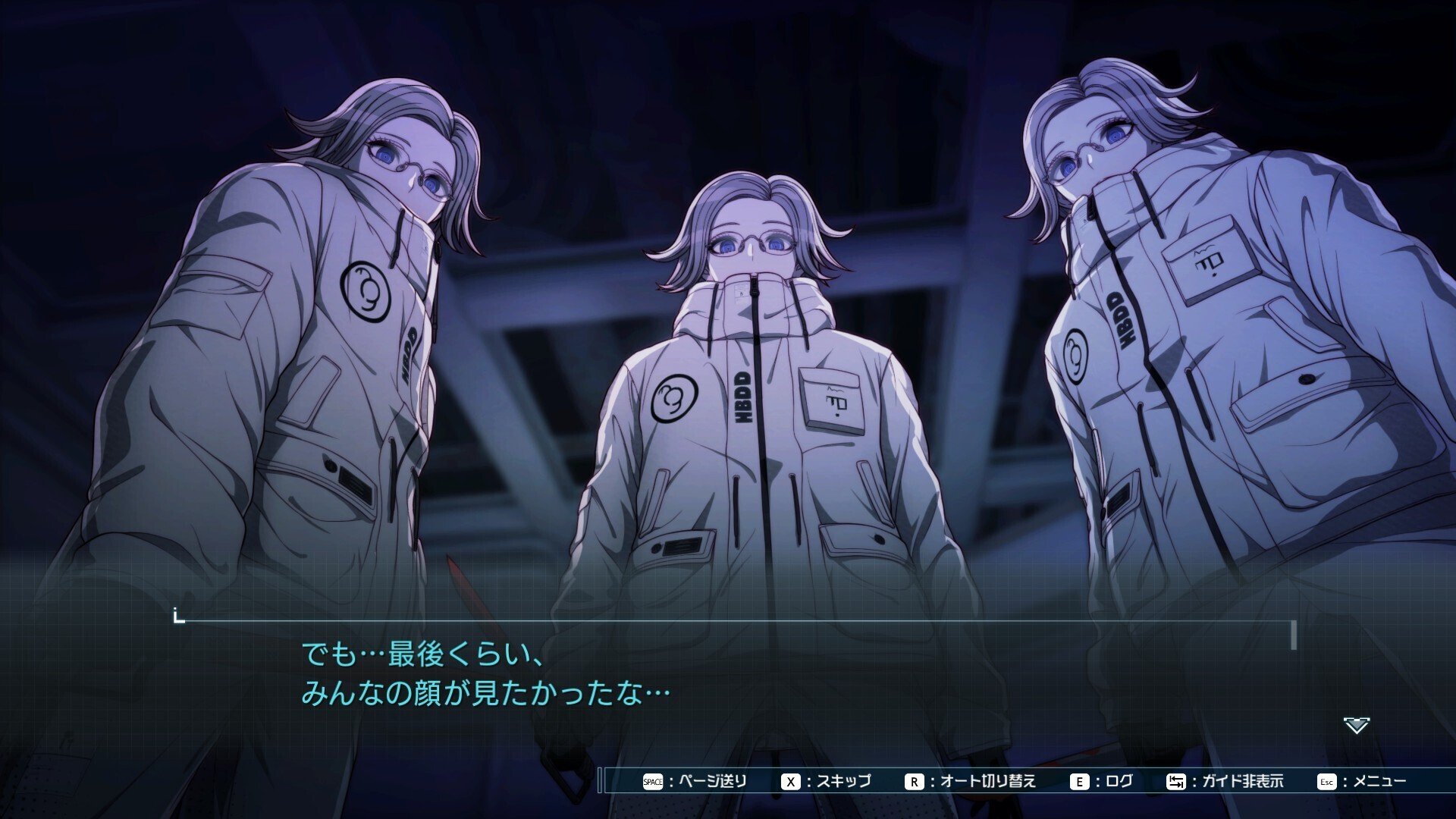Viewport: 1456px width, 819px height.
Task: Open the メニュー menu
Action: pos(1363,781)
